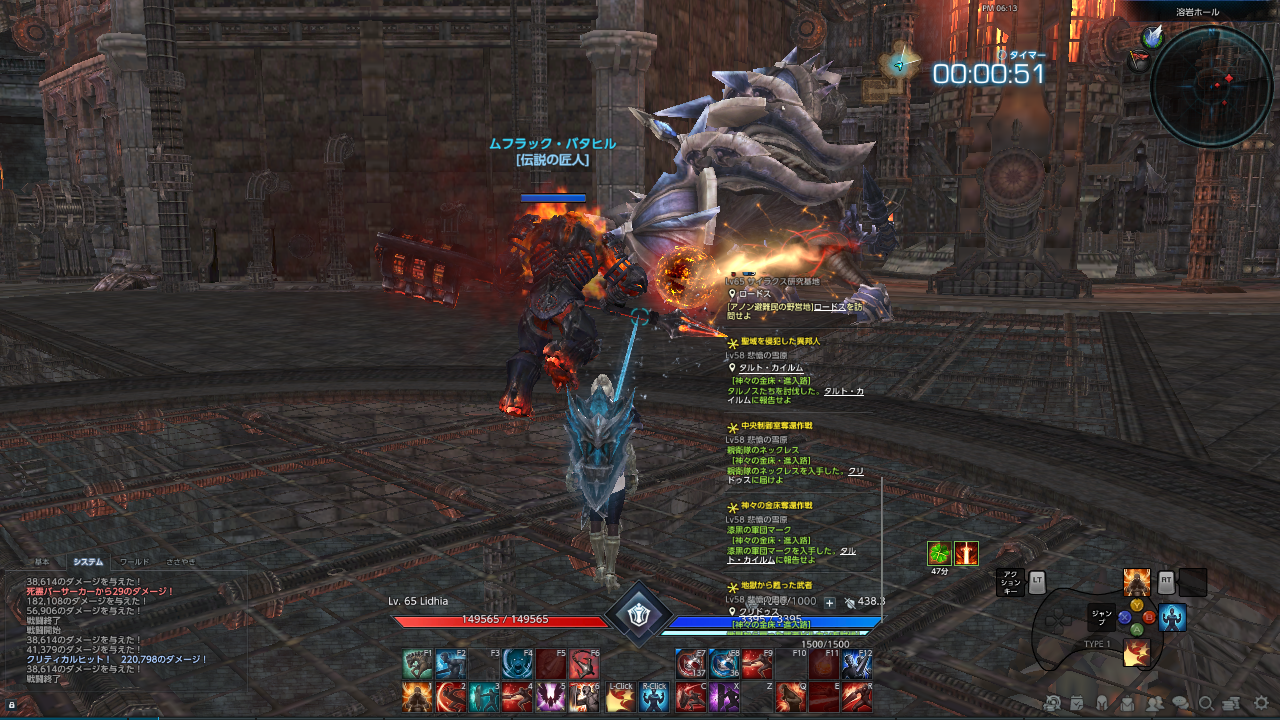Select the L-Click flame slash skill
This screenshot has width=1280, height=720.
tap(620, 697)
